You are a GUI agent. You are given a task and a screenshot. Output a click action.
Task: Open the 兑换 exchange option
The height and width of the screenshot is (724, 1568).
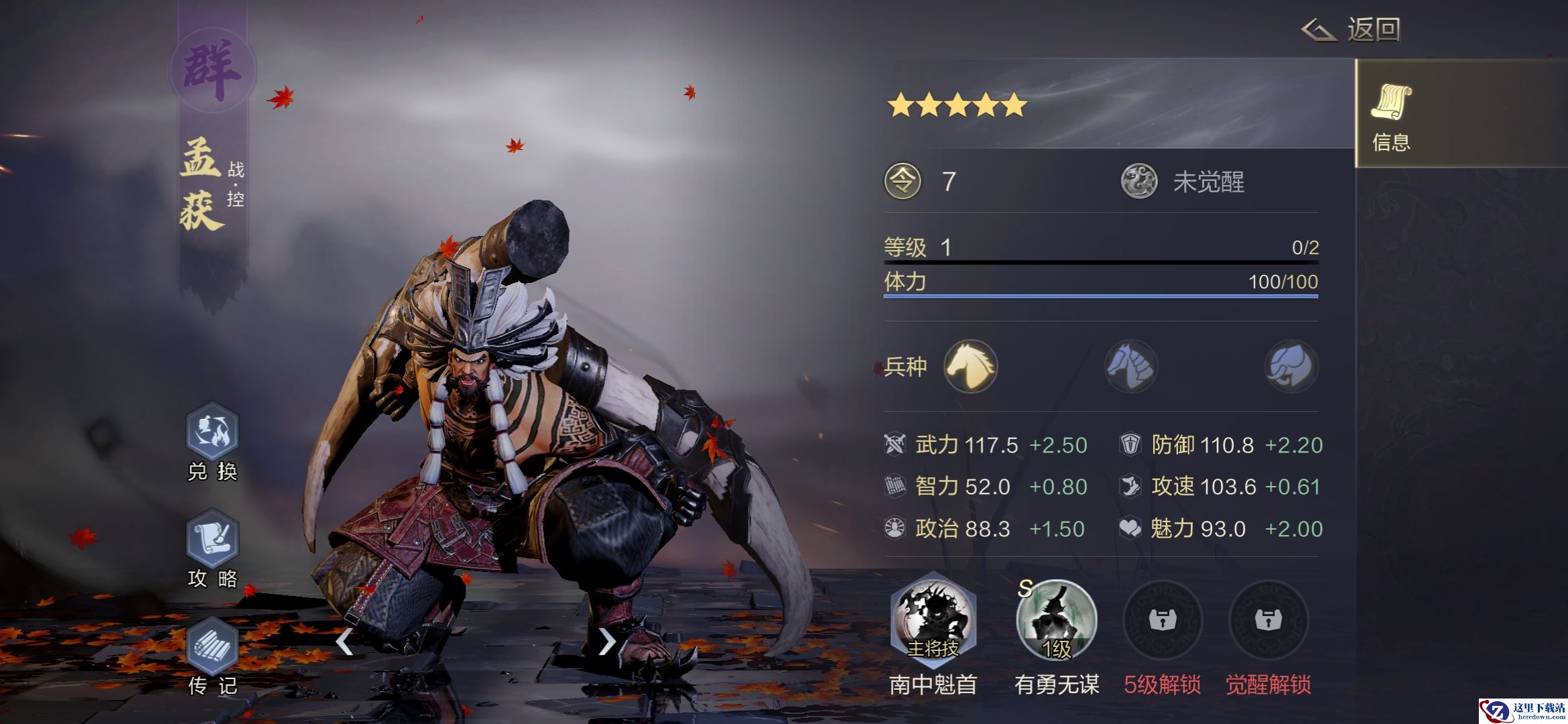212,434
